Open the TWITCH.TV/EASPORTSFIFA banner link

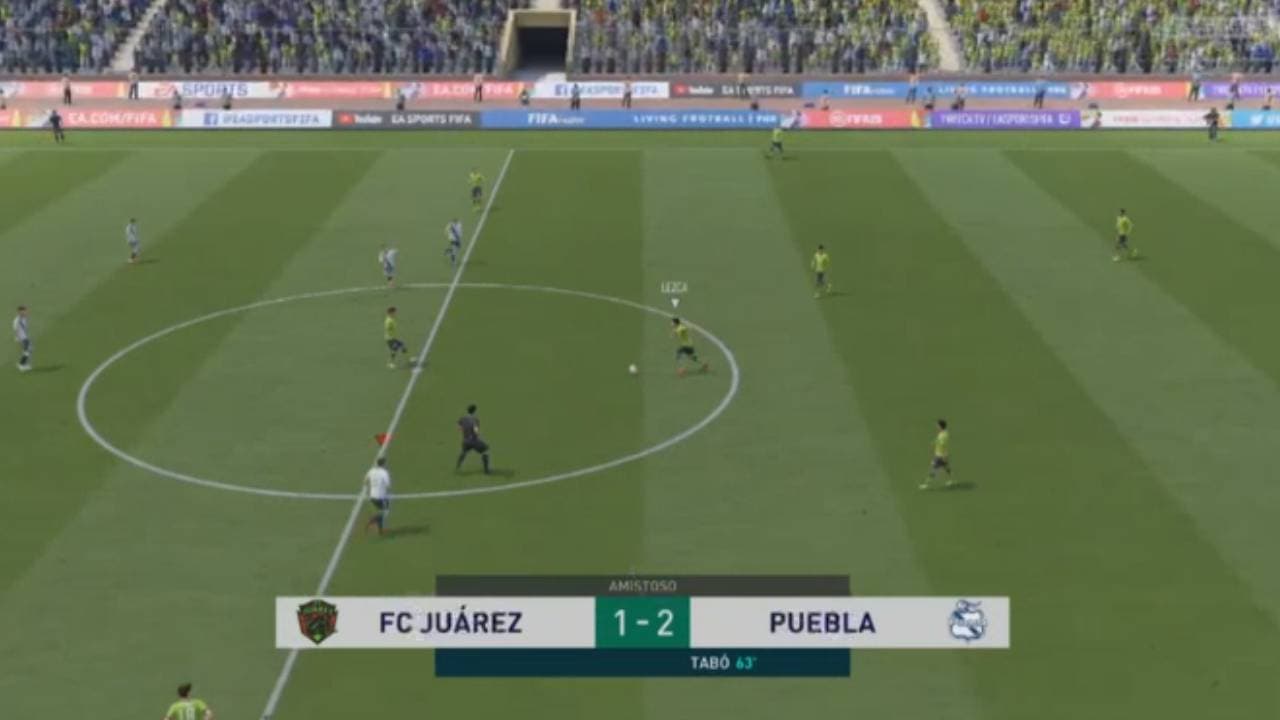pos(1000,117)
